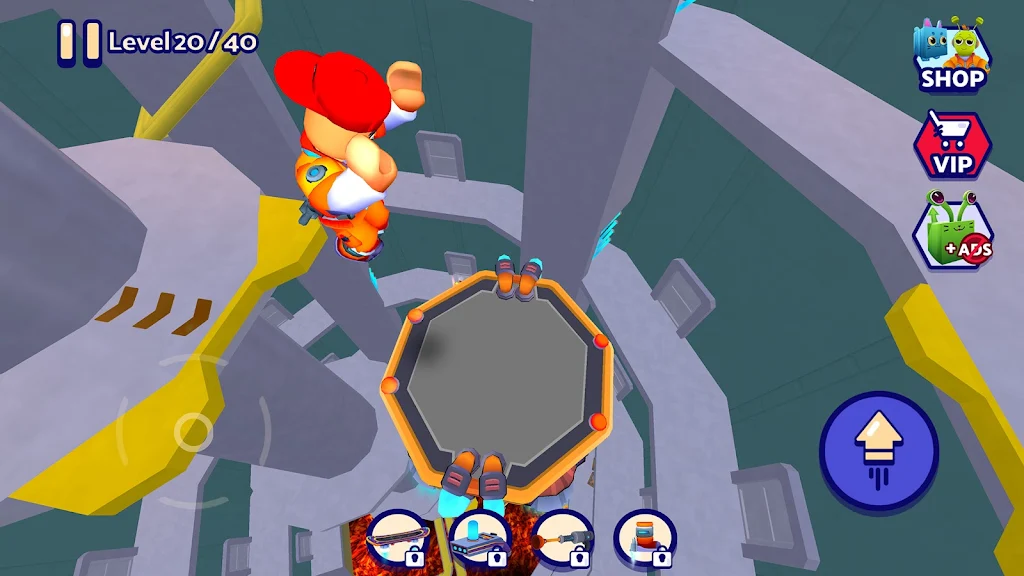This screenshot has width=1024, height=576.
Task: Open the Shop
Action: (x=952, y=56)
